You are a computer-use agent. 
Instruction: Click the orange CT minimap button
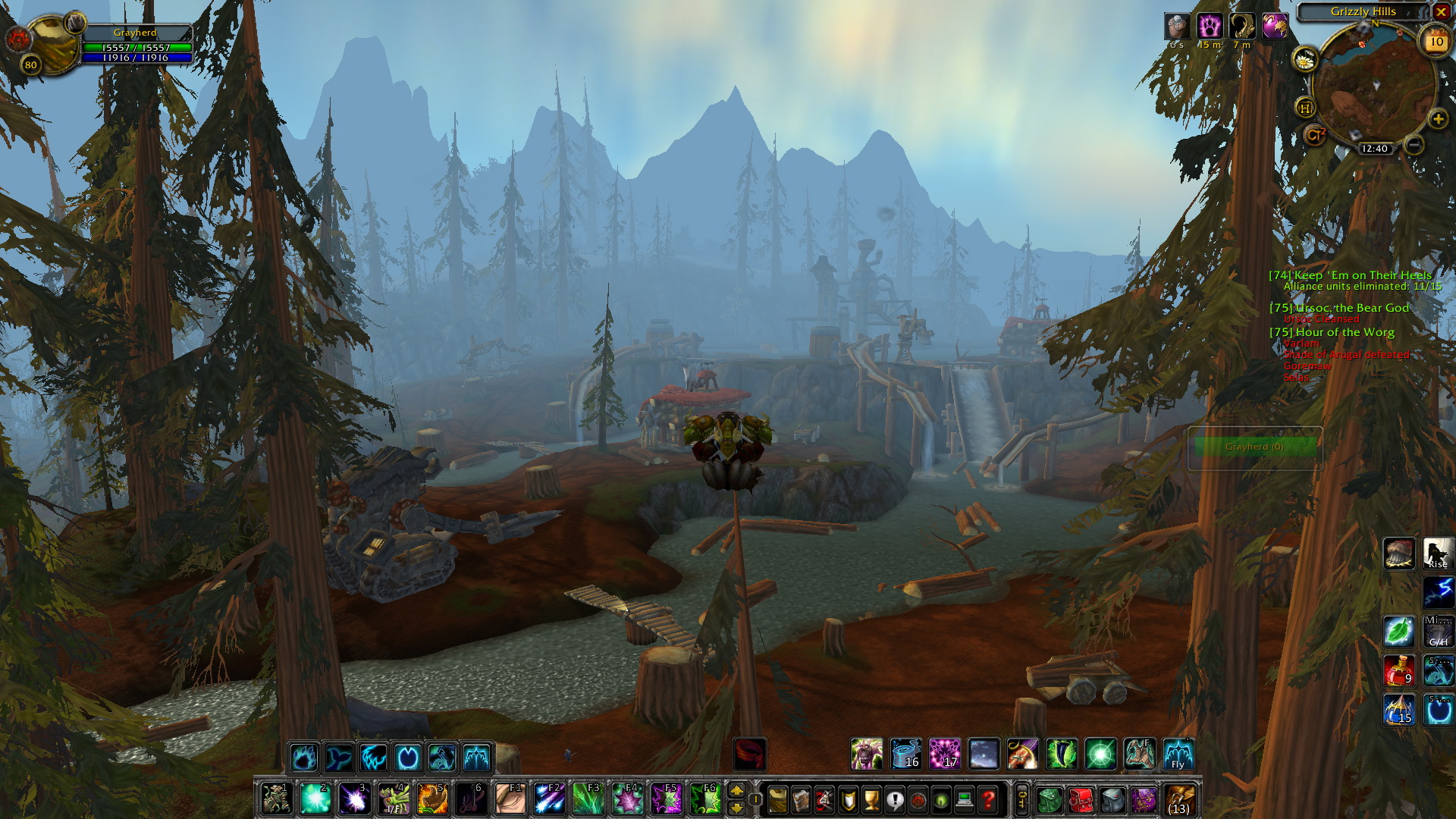tap(1314, 135)
